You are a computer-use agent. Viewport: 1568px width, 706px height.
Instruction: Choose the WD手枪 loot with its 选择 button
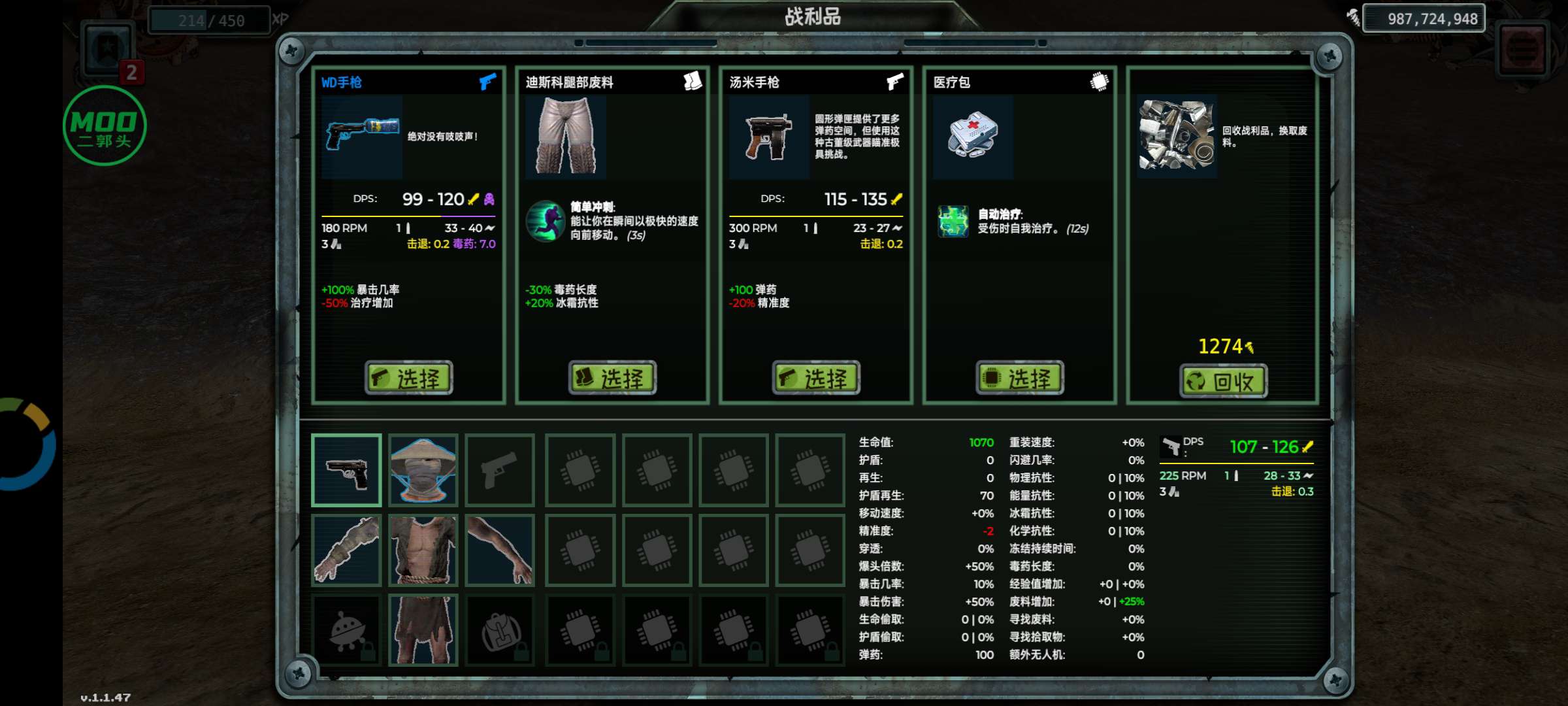[408, 378]
